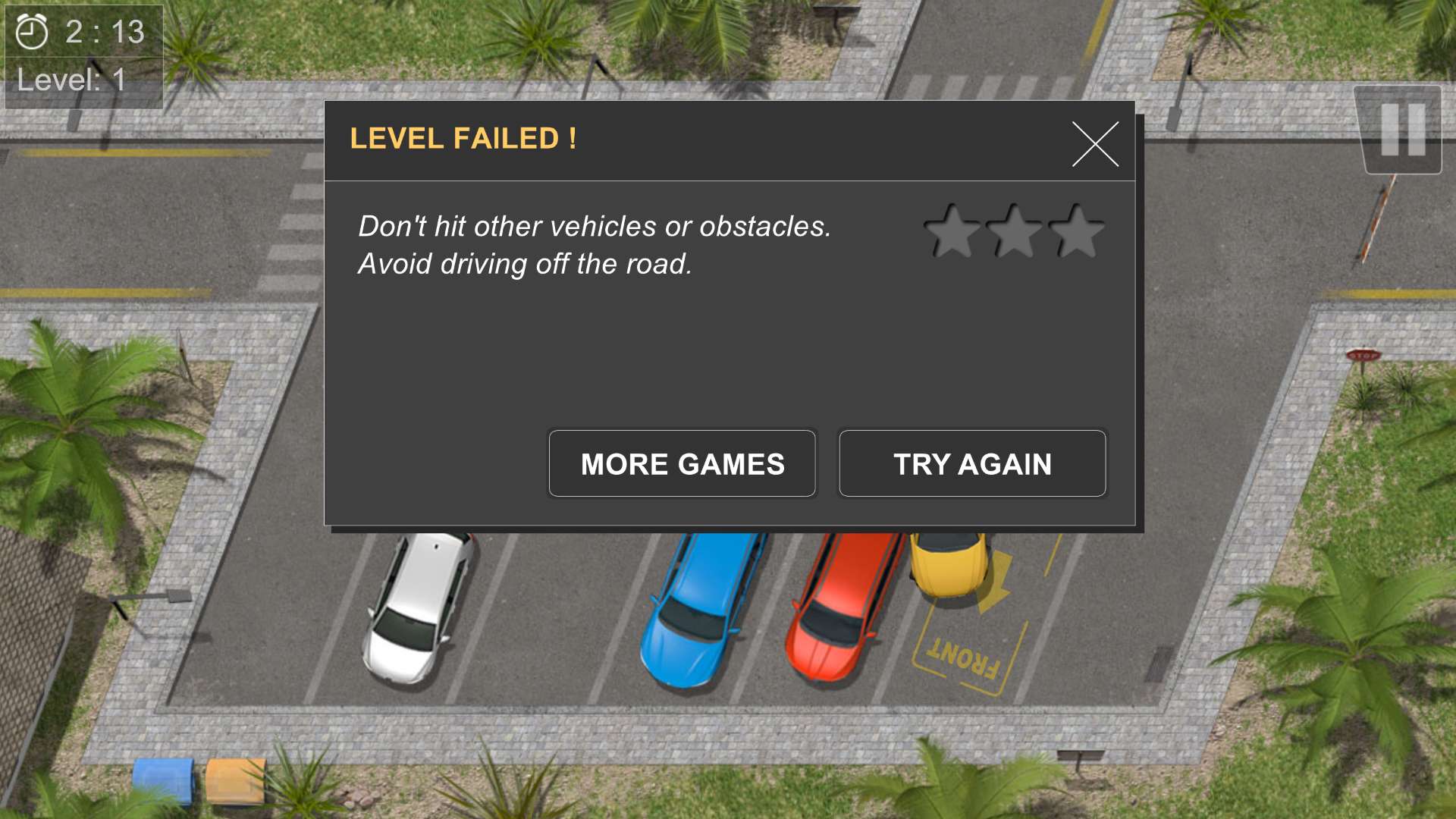This screenshot has width=1456, height=819.
Task: Open More Games
Action: pos(682,463)
